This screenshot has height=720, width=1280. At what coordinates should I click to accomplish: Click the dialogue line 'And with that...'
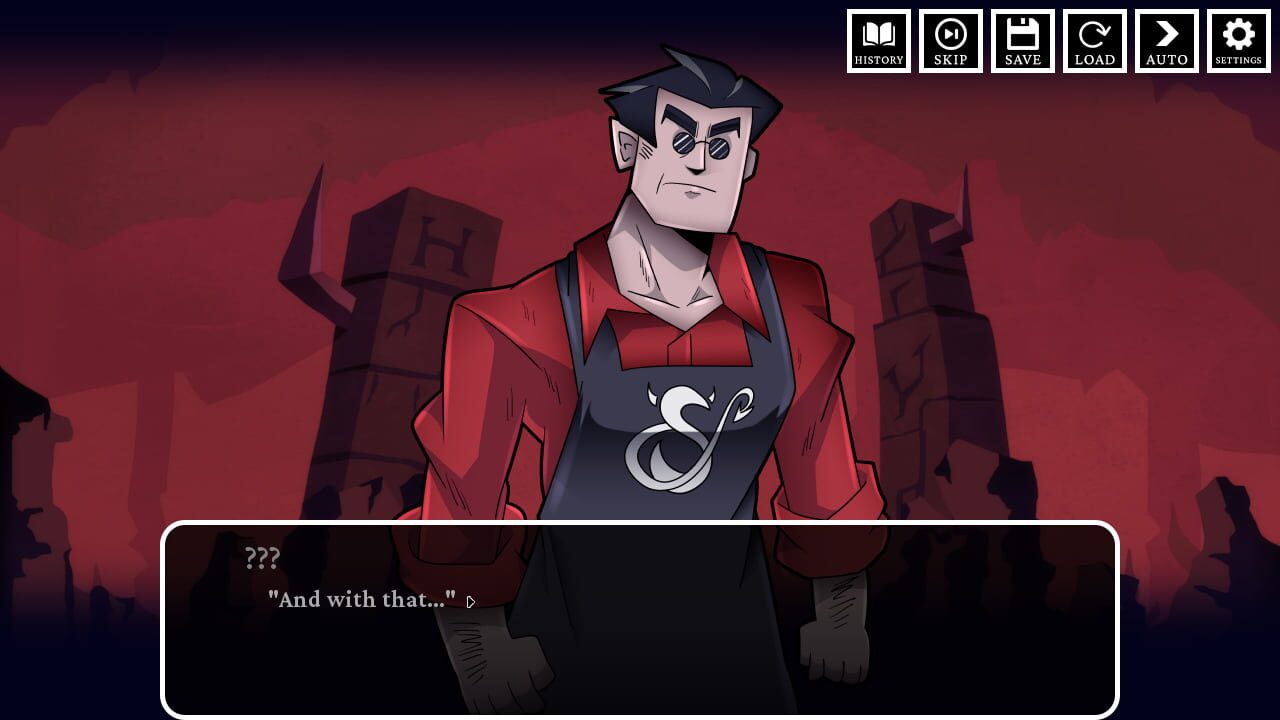click(x=363, y=600)
